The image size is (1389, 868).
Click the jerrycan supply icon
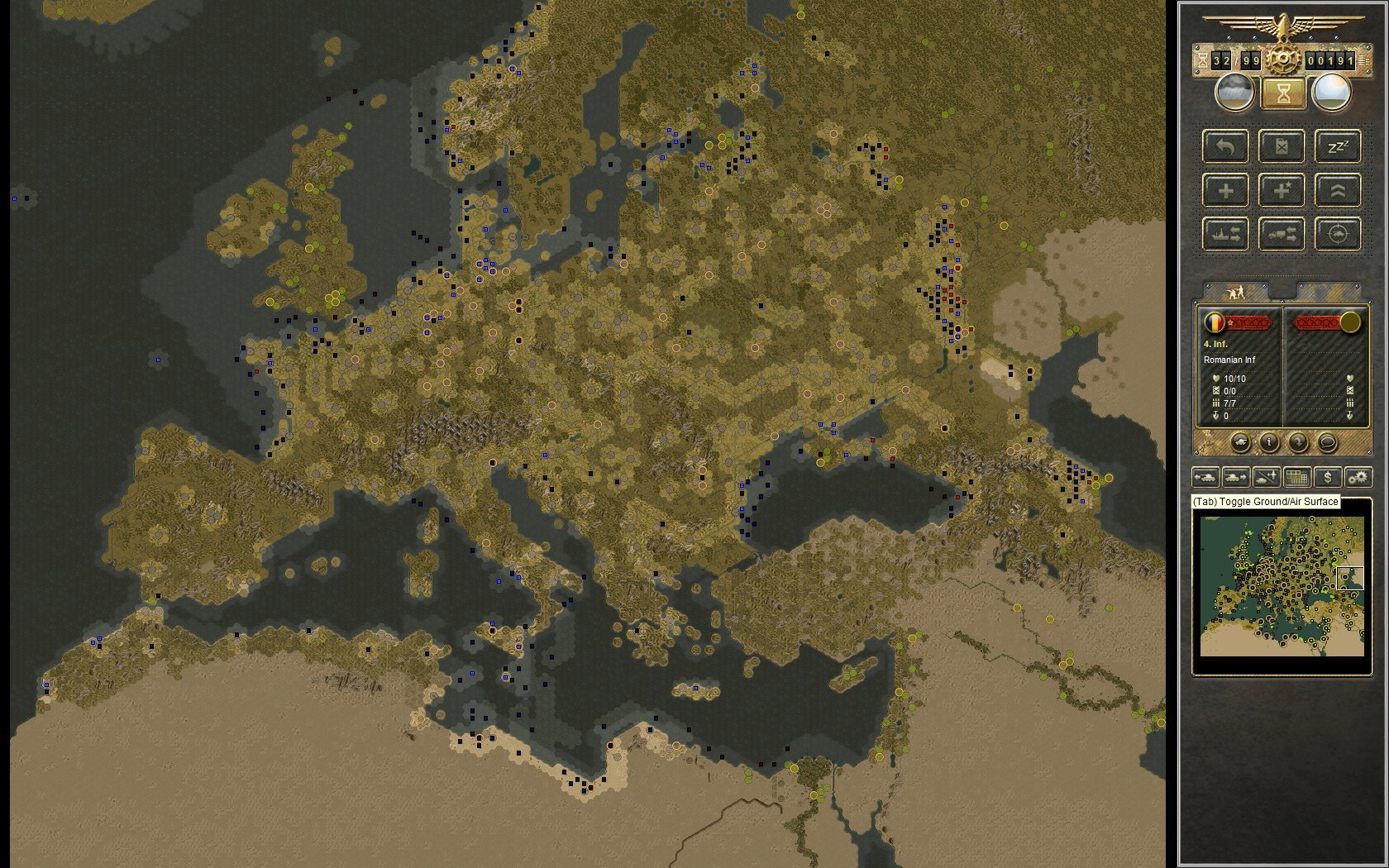[x=1282, y=147]
